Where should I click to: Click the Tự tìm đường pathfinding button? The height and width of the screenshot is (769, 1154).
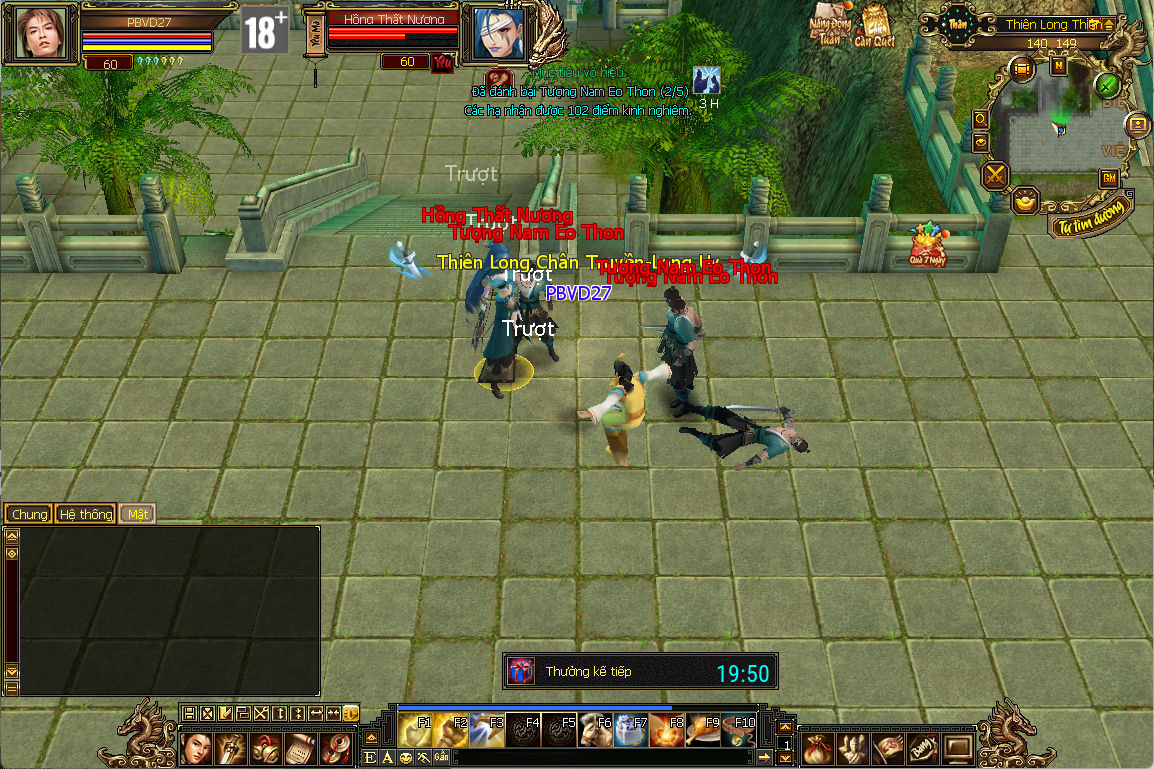(1094, 215)
